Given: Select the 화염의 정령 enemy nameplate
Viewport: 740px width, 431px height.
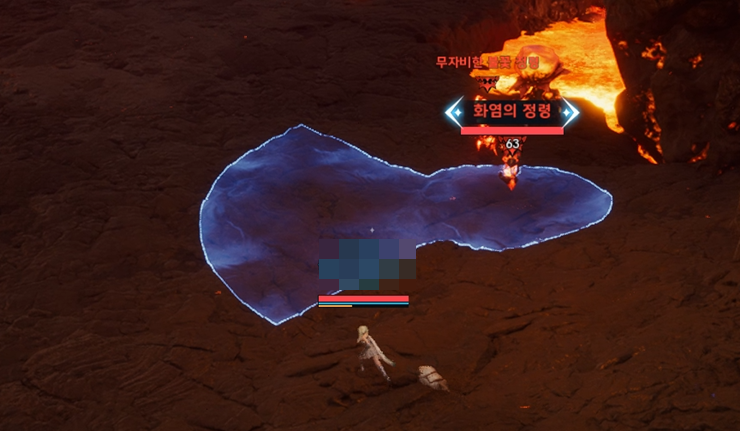Looking at the screenshot, I should 512,112.
